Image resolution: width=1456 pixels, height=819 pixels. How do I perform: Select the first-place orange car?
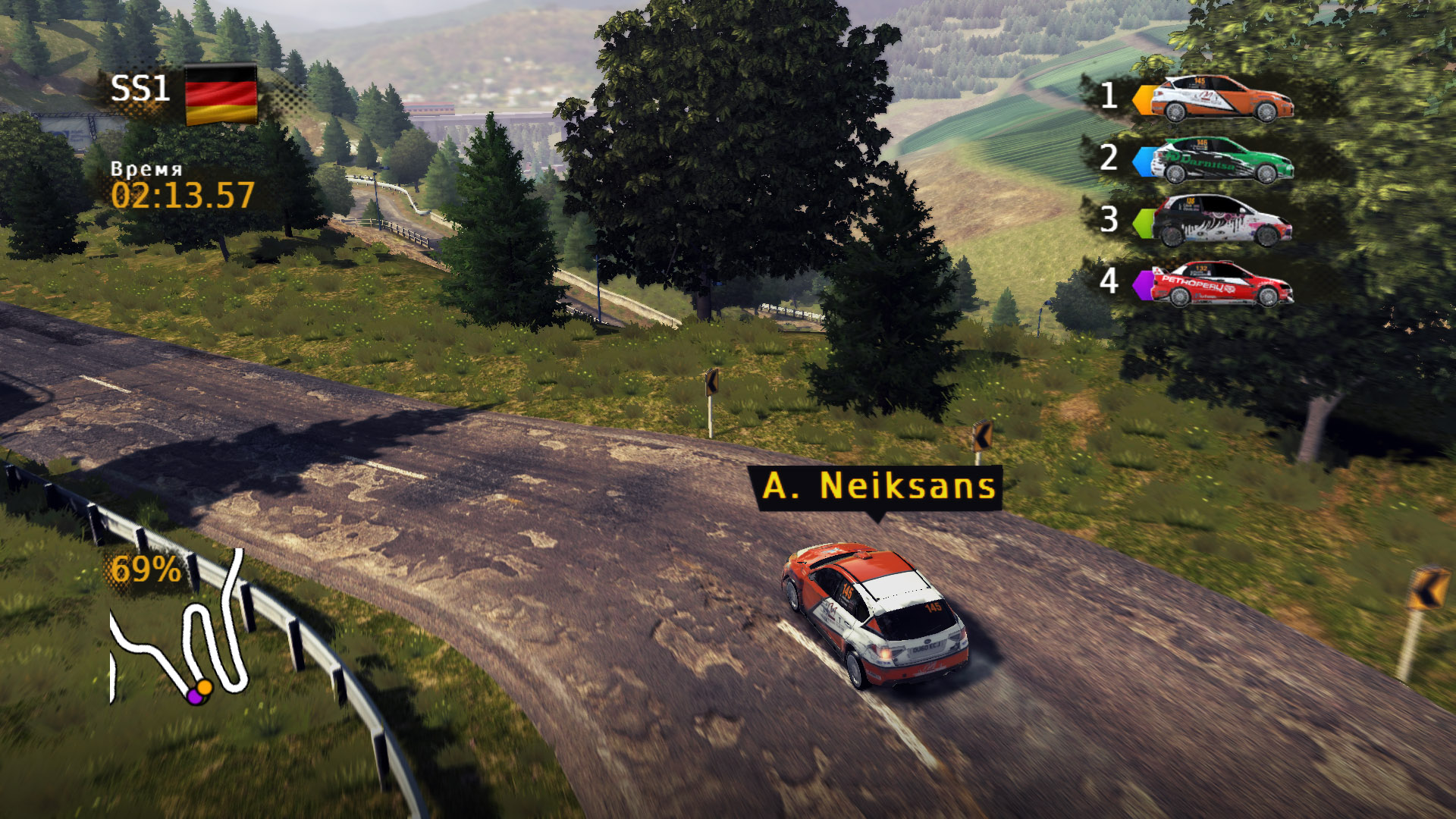click(x=1221, y=99)
